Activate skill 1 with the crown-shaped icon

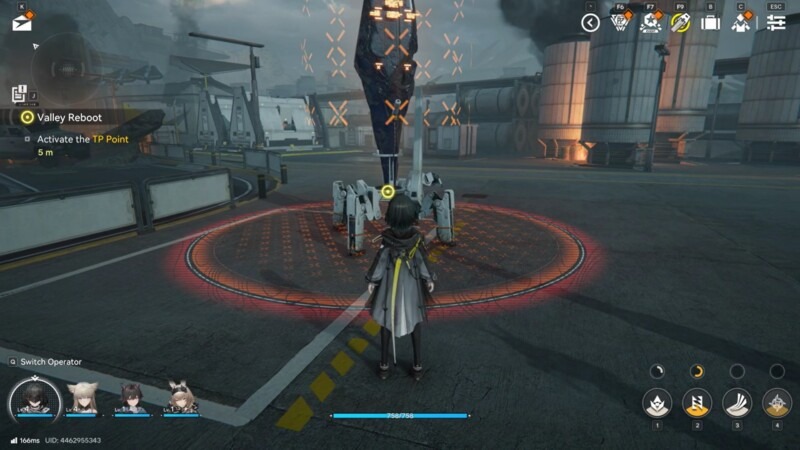pos(657,402)
